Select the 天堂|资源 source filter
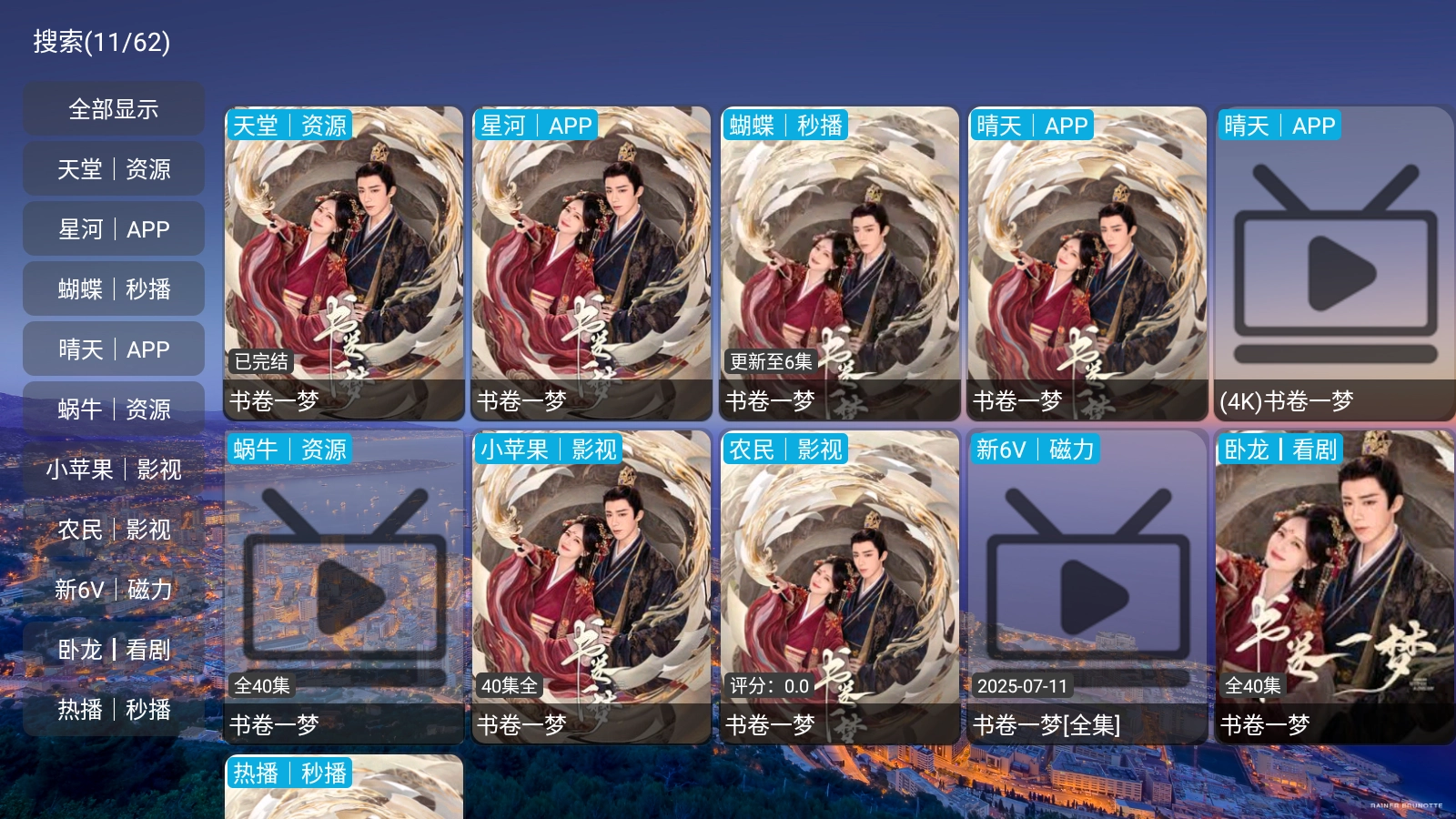Viewport: 1456px width, 819px height. tap(113, 168)
